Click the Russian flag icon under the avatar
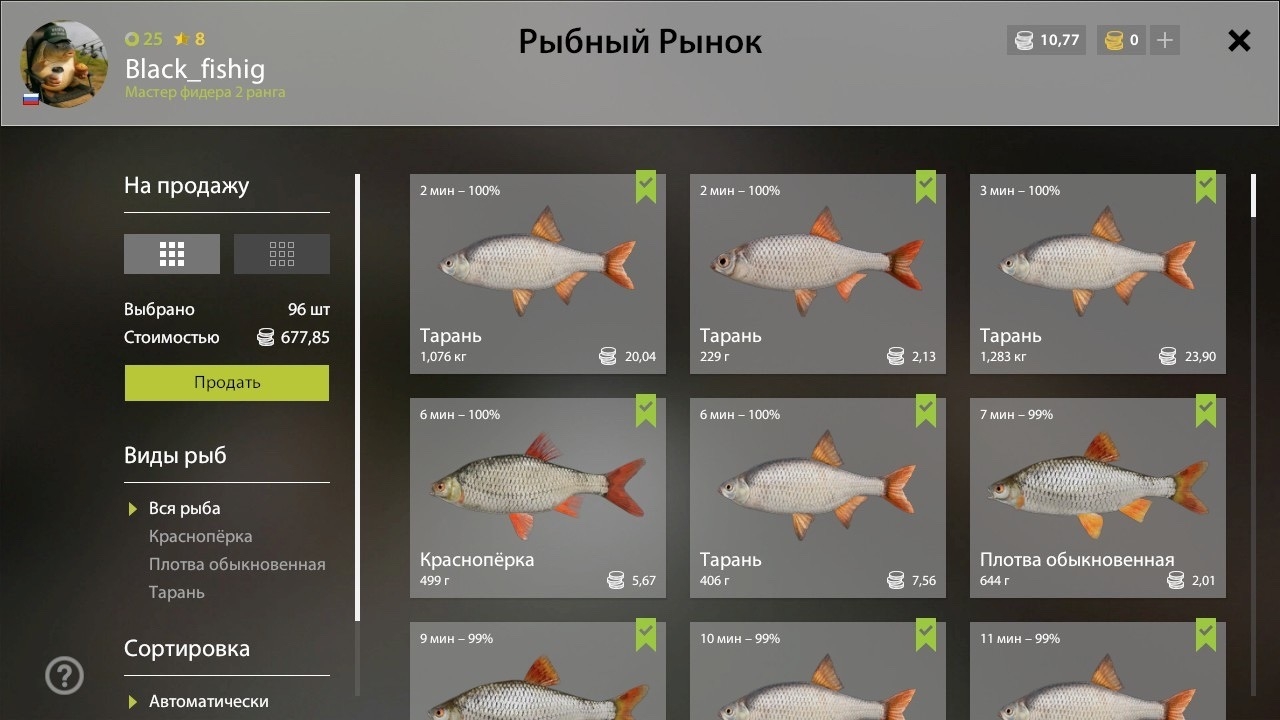 30,97
